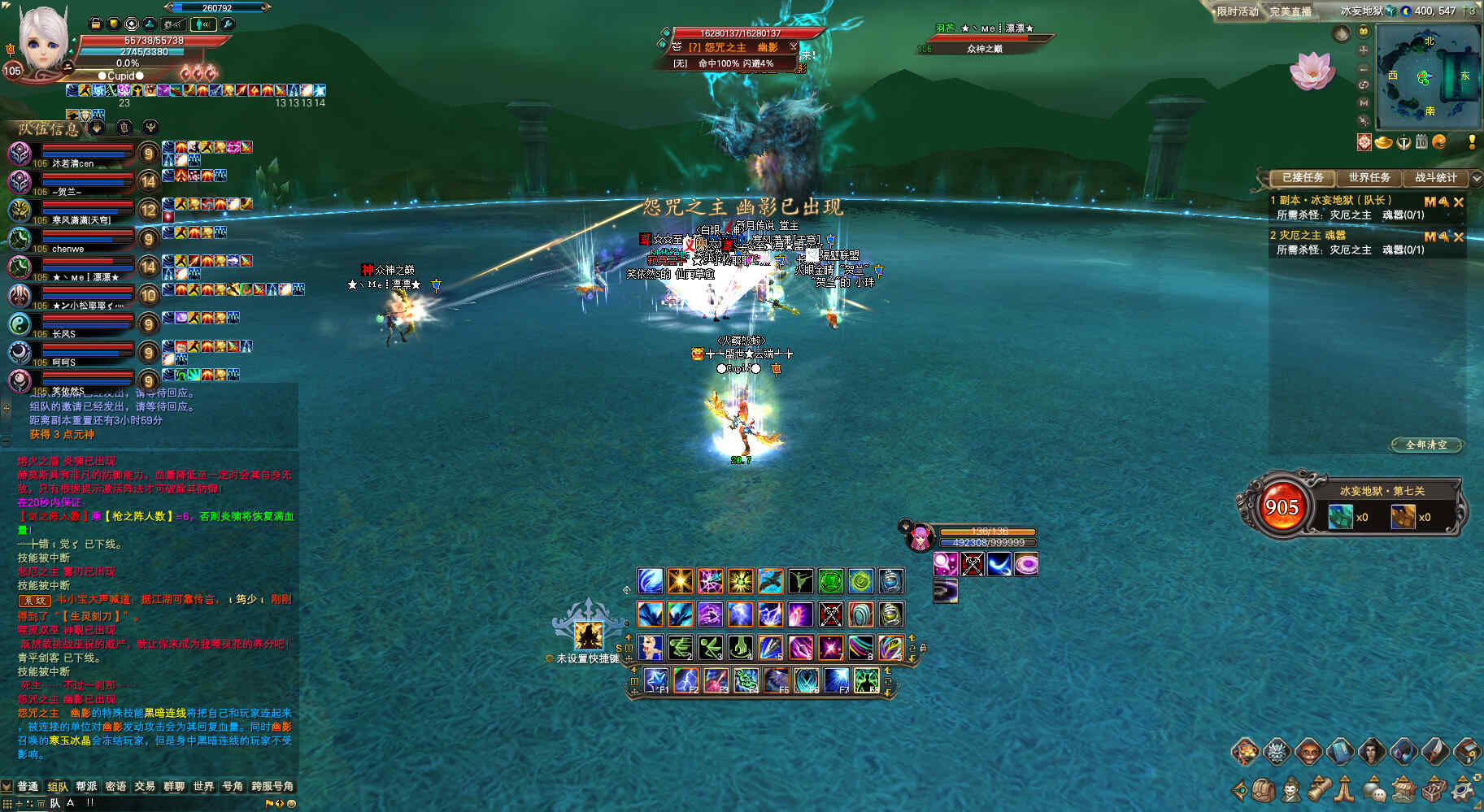
Task: Abandon the 灾厄之主 魂器 quest with its X
Action: click(x=1459, y=237)
